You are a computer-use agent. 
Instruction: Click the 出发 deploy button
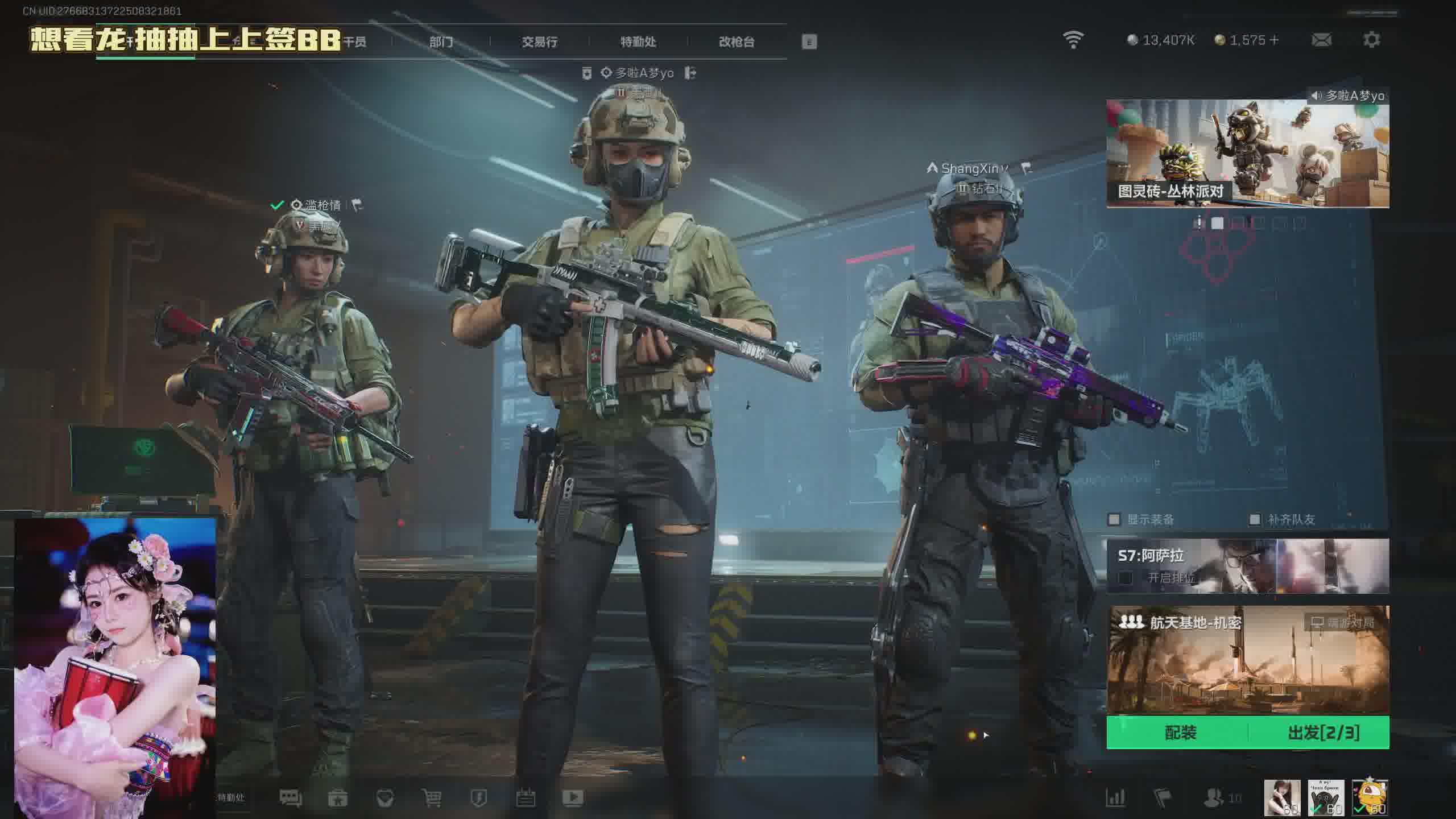click(x=1323, y=733)
